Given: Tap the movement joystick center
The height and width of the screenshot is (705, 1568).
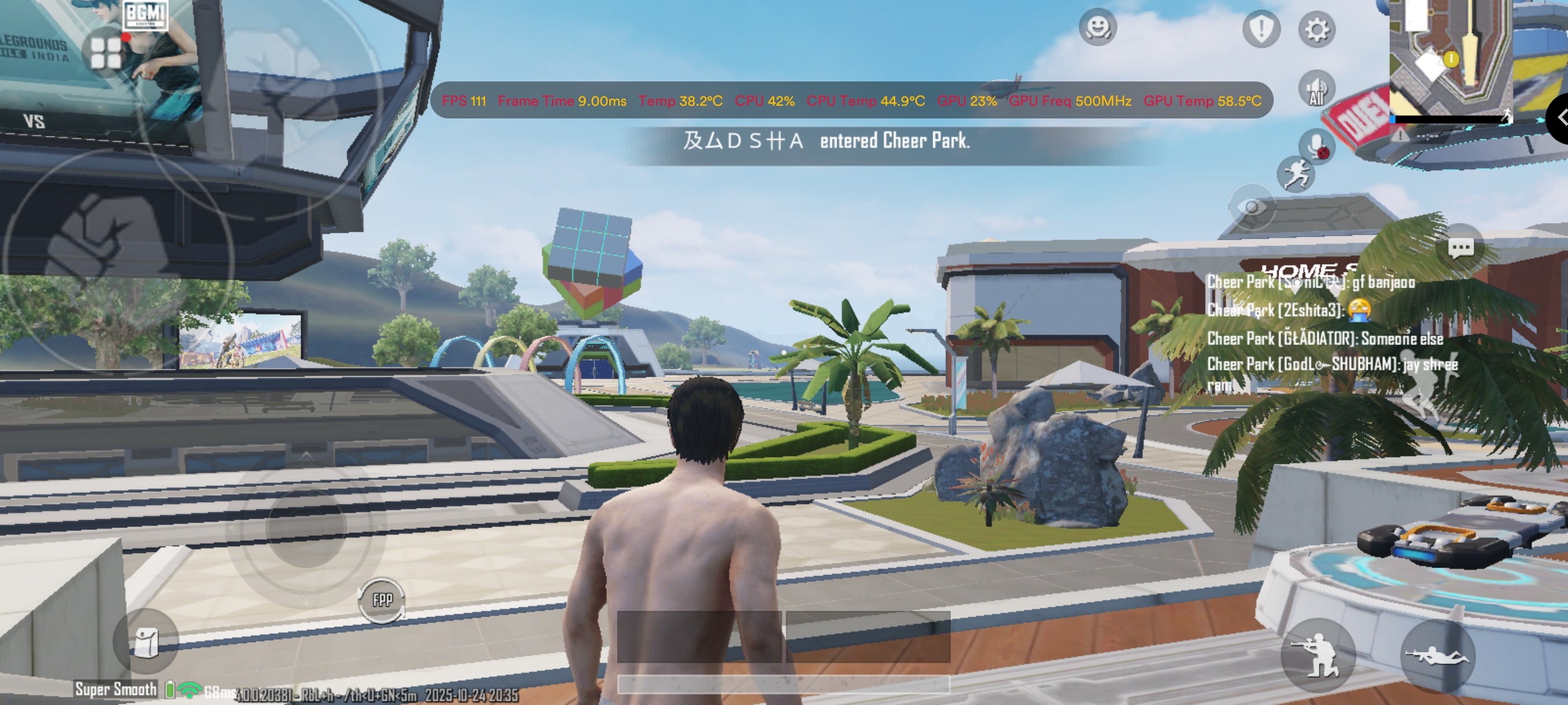Looking at the screenshot, I should (x=306, y=527).
